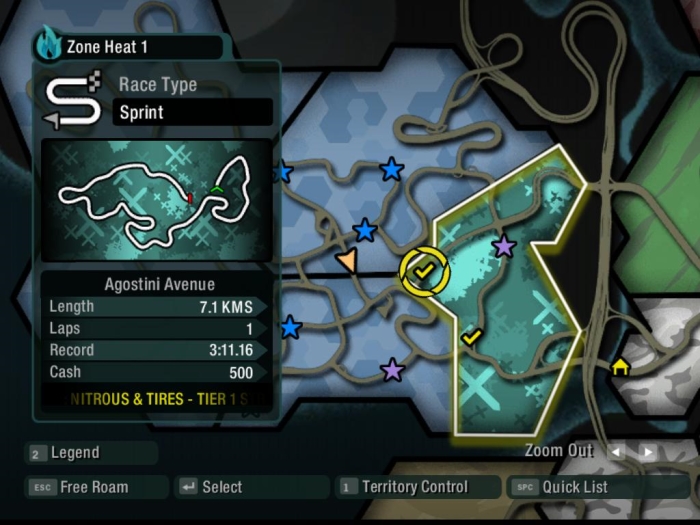Select the Sprint race type field
Viewport: 700px width, 525px height.
click(x=193, y=112)
